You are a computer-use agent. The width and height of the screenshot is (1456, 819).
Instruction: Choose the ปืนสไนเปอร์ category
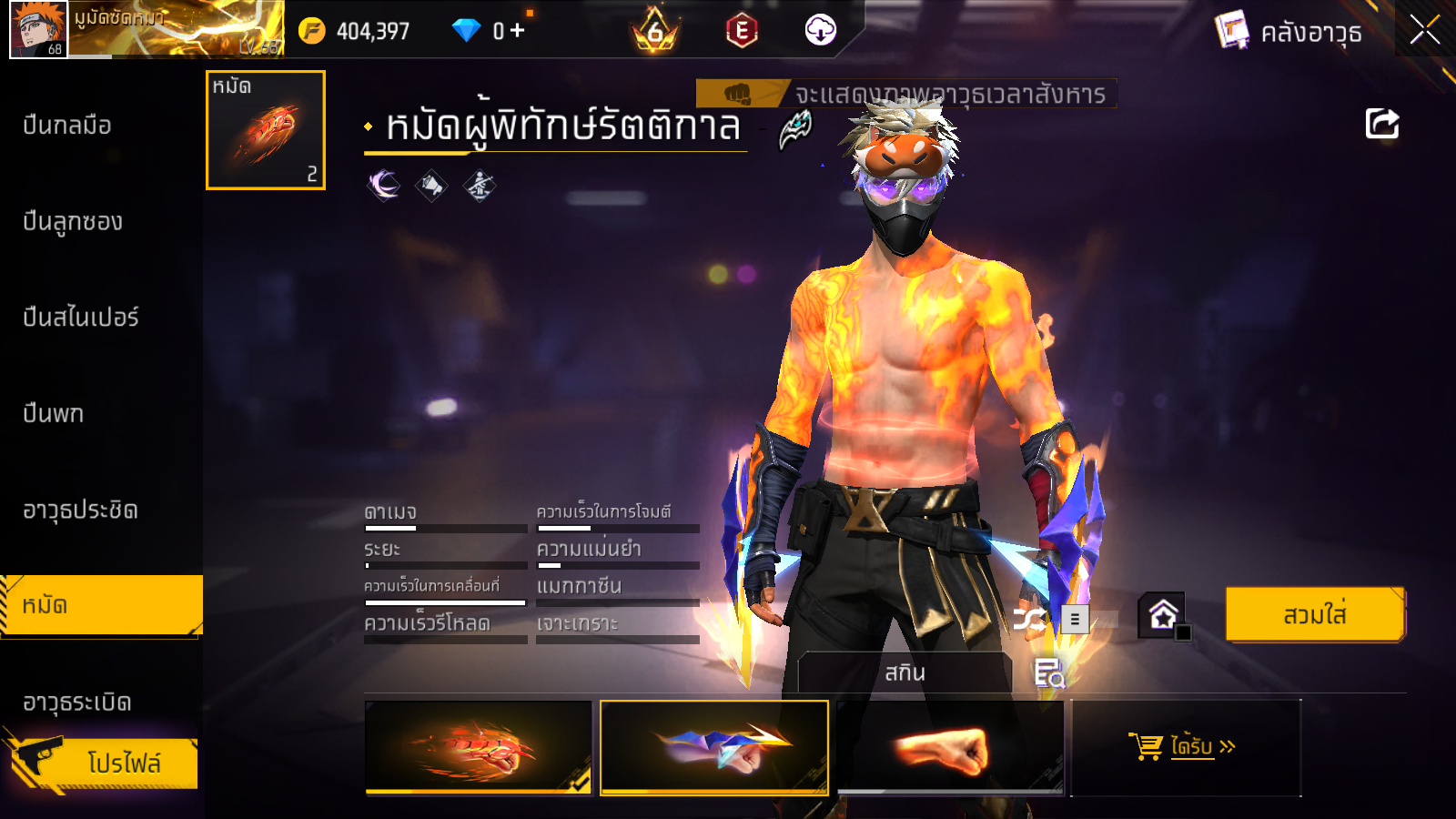(x=81, y=318)
